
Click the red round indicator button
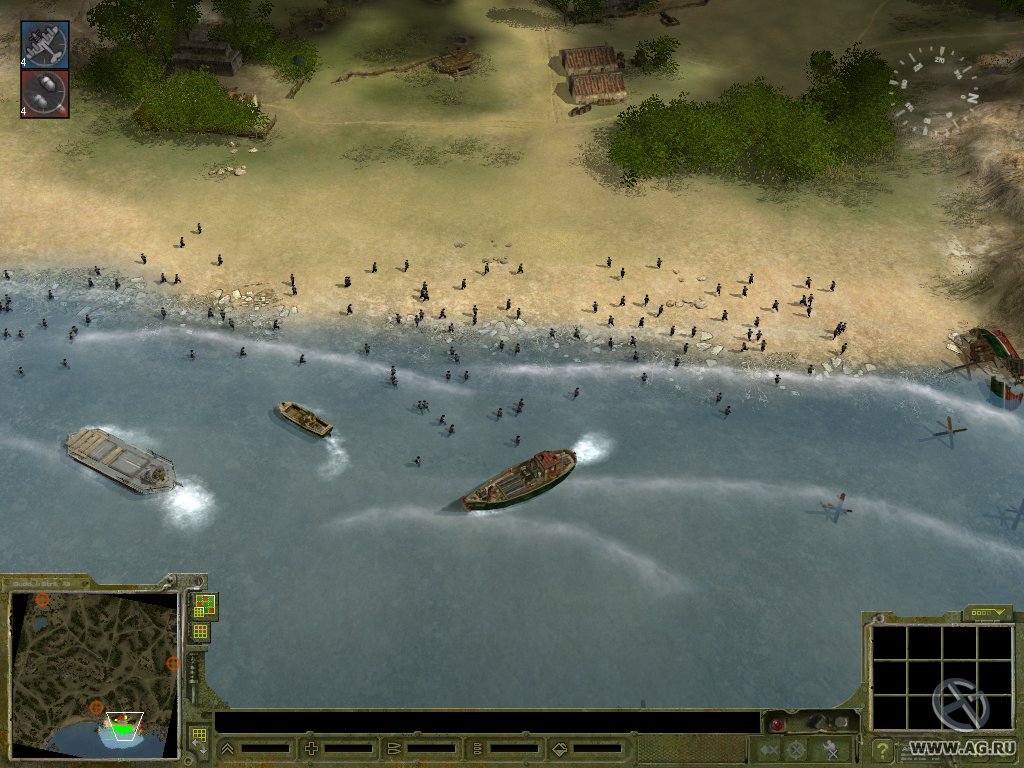(x=775, y=723)
